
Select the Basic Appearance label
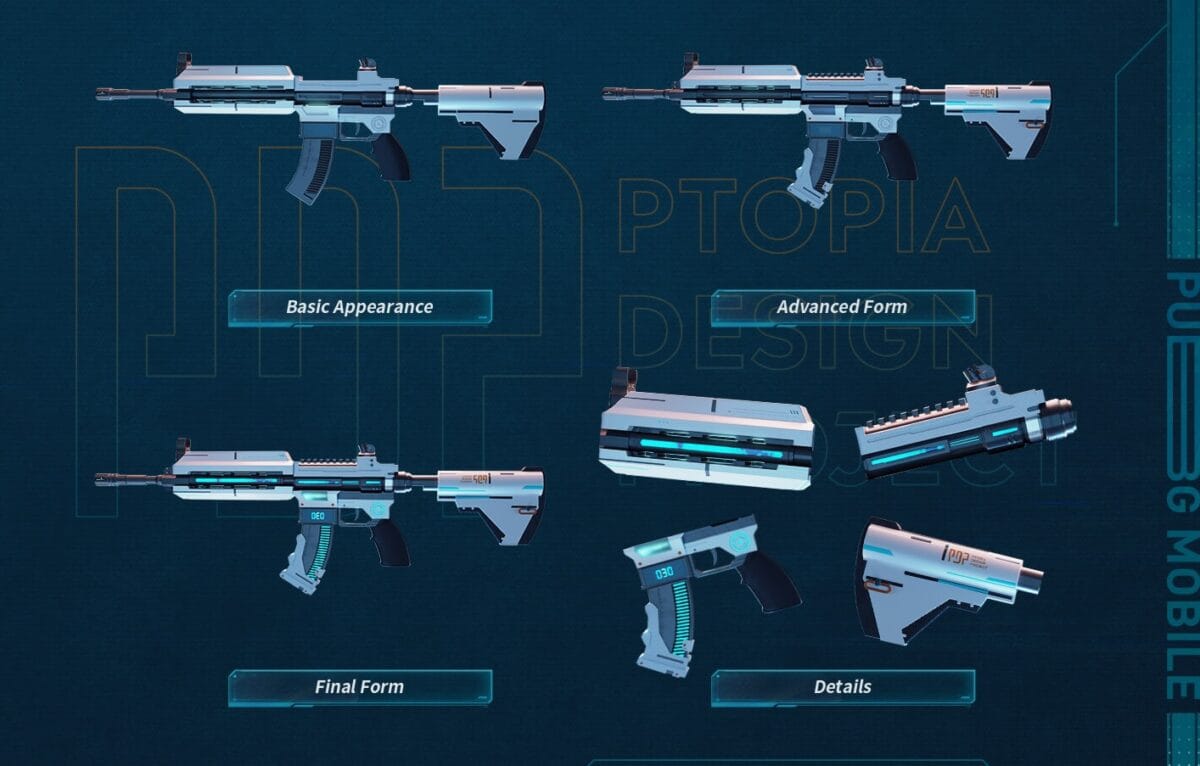[360, 307]
